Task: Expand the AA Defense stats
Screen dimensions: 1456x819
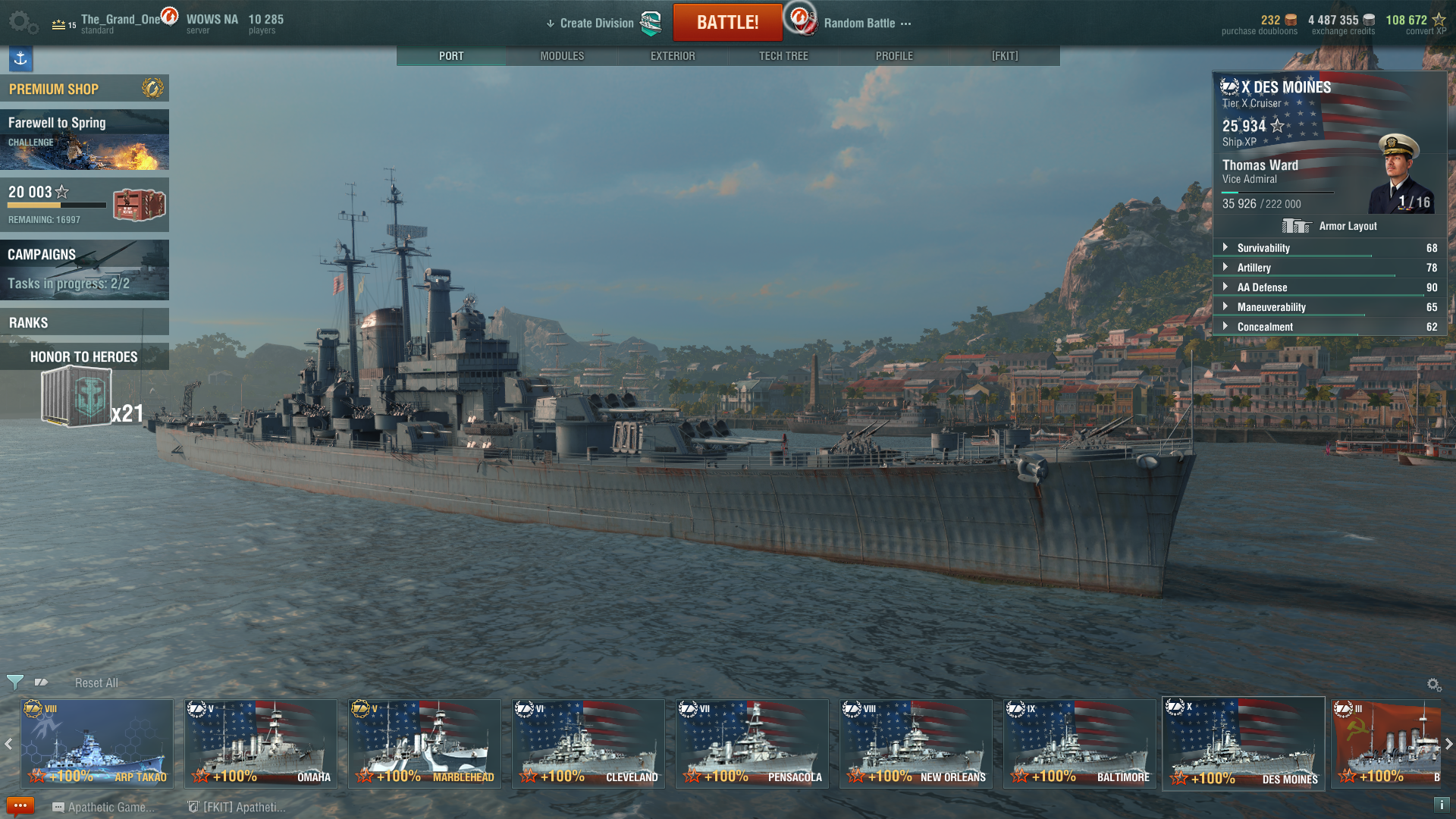Action: coord(1262,287)
